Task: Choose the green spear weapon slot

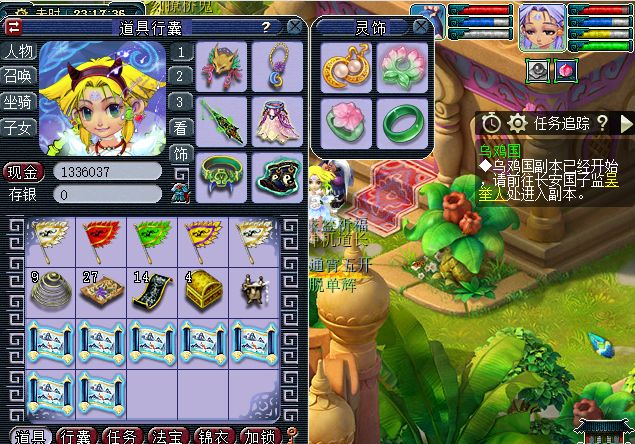Action: (220, 120)
